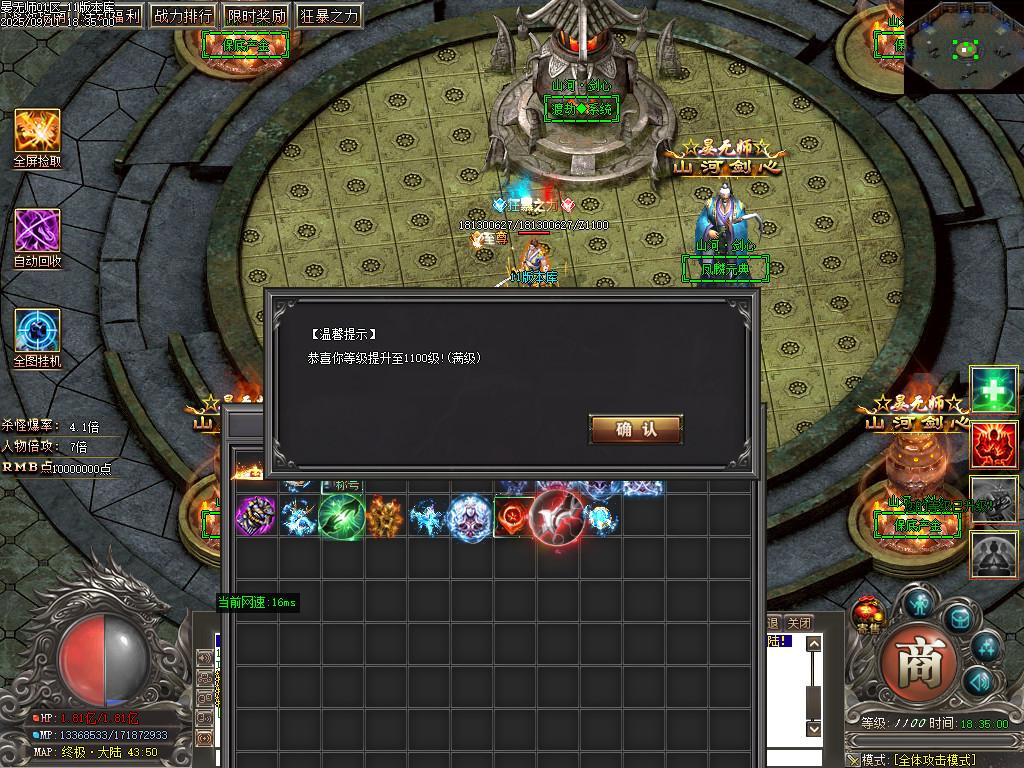Select the grey fist skill icon
The height and width of the screenshot is (768, 1024).
coord(994,499)
